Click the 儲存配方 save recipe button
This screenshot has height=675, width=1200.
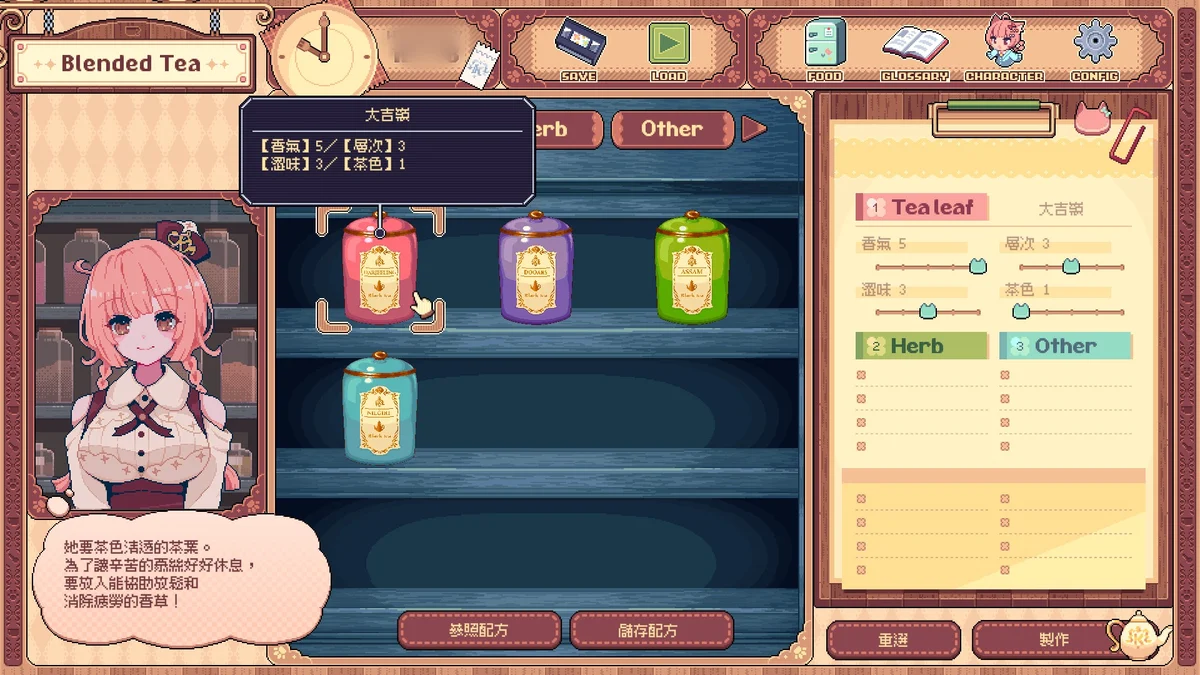(x=651, y=630)
